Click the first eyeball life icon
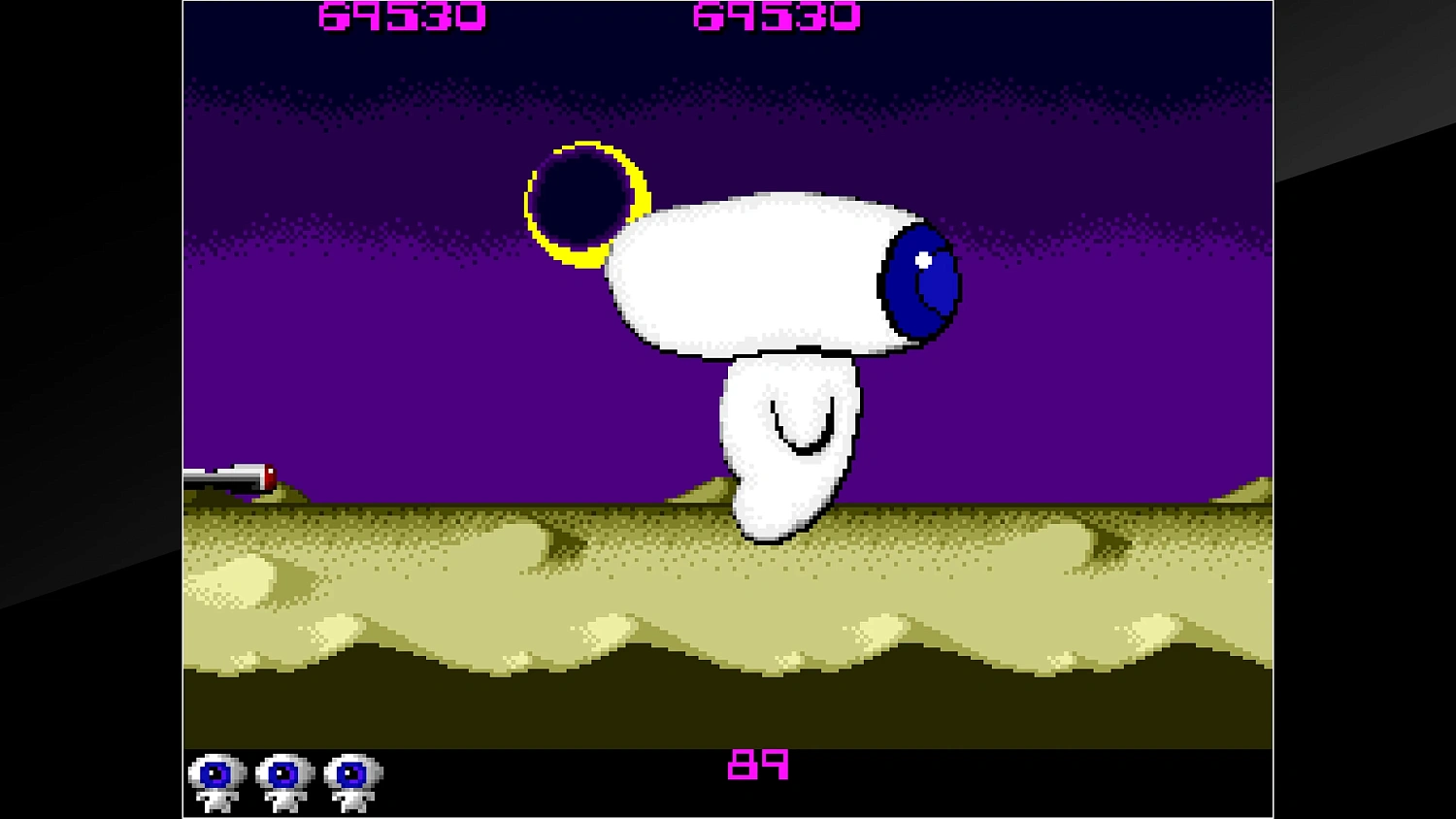 [215, 776]
